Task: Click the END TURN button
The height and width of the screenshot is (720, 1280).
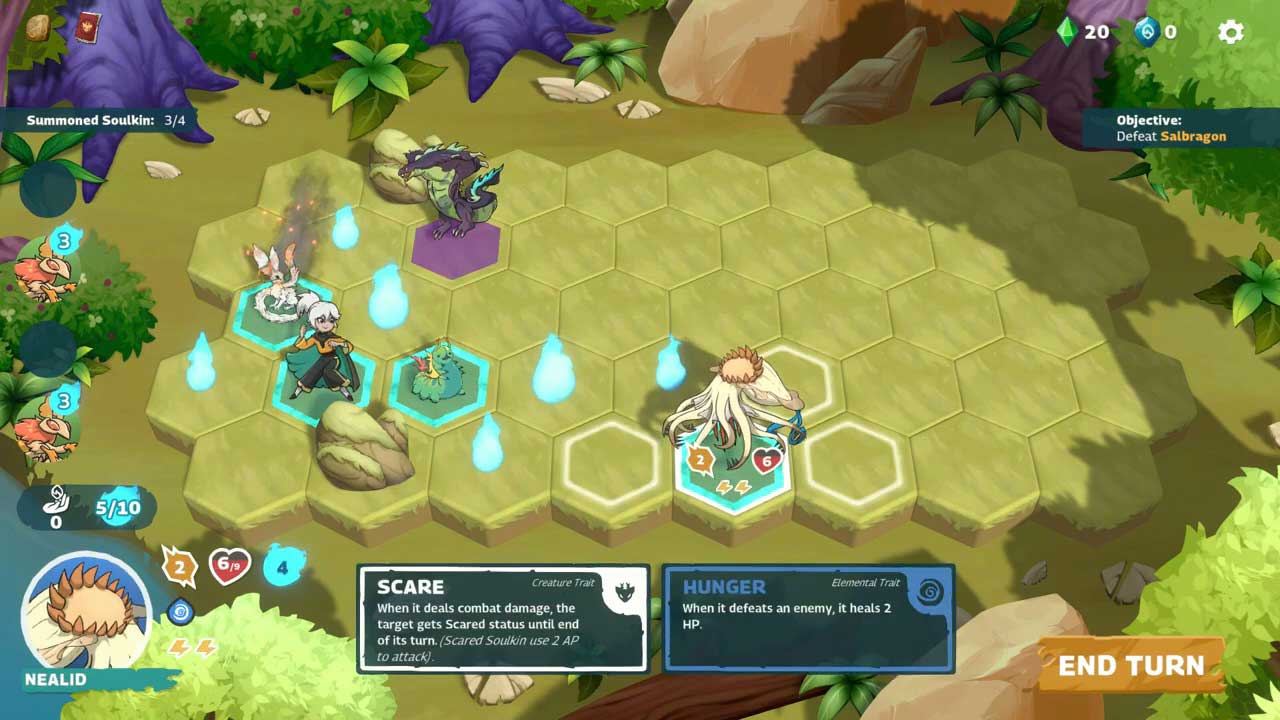Action: [1130, 665]
